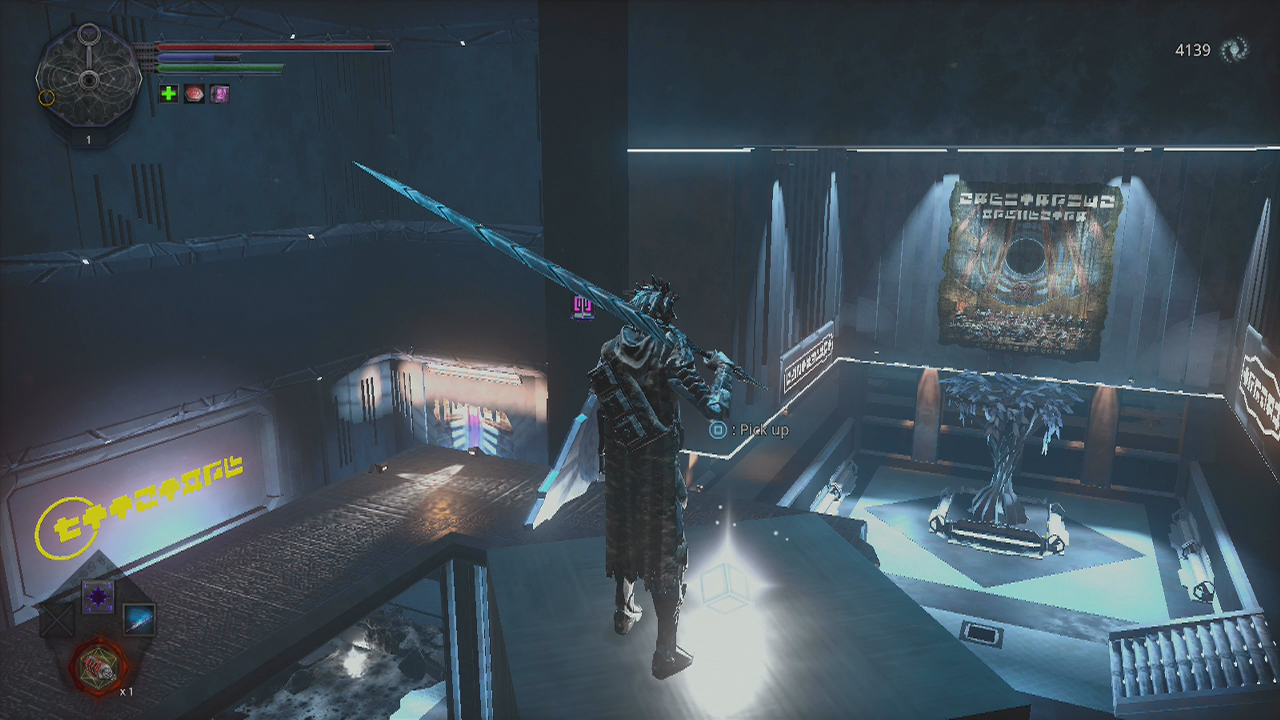The width and height of the screenshot is (1280, 720).
Task: Select the green health injector buff icon
Action: [x=167, y=93]
